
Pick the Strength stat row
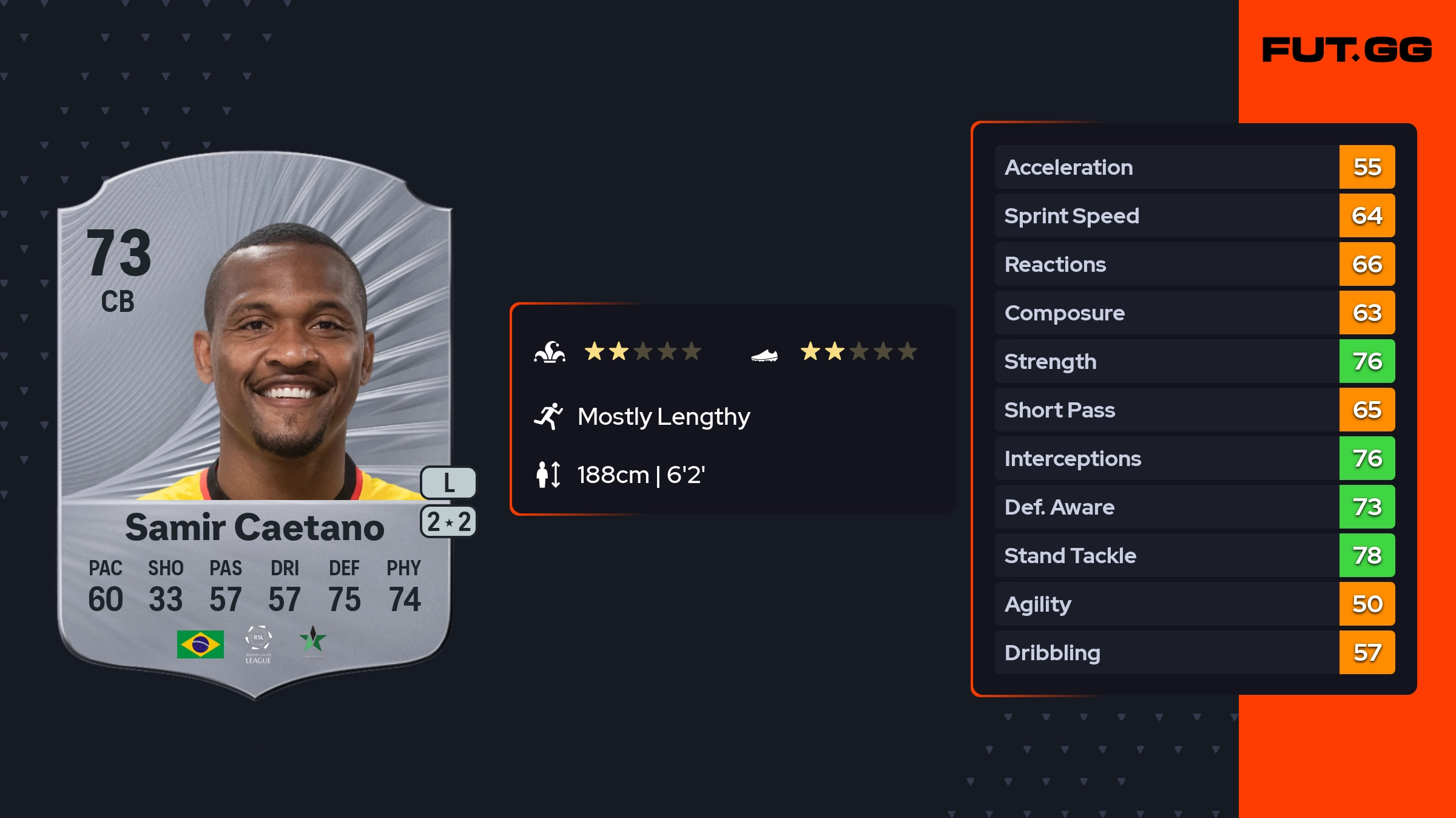(1194, 361)
